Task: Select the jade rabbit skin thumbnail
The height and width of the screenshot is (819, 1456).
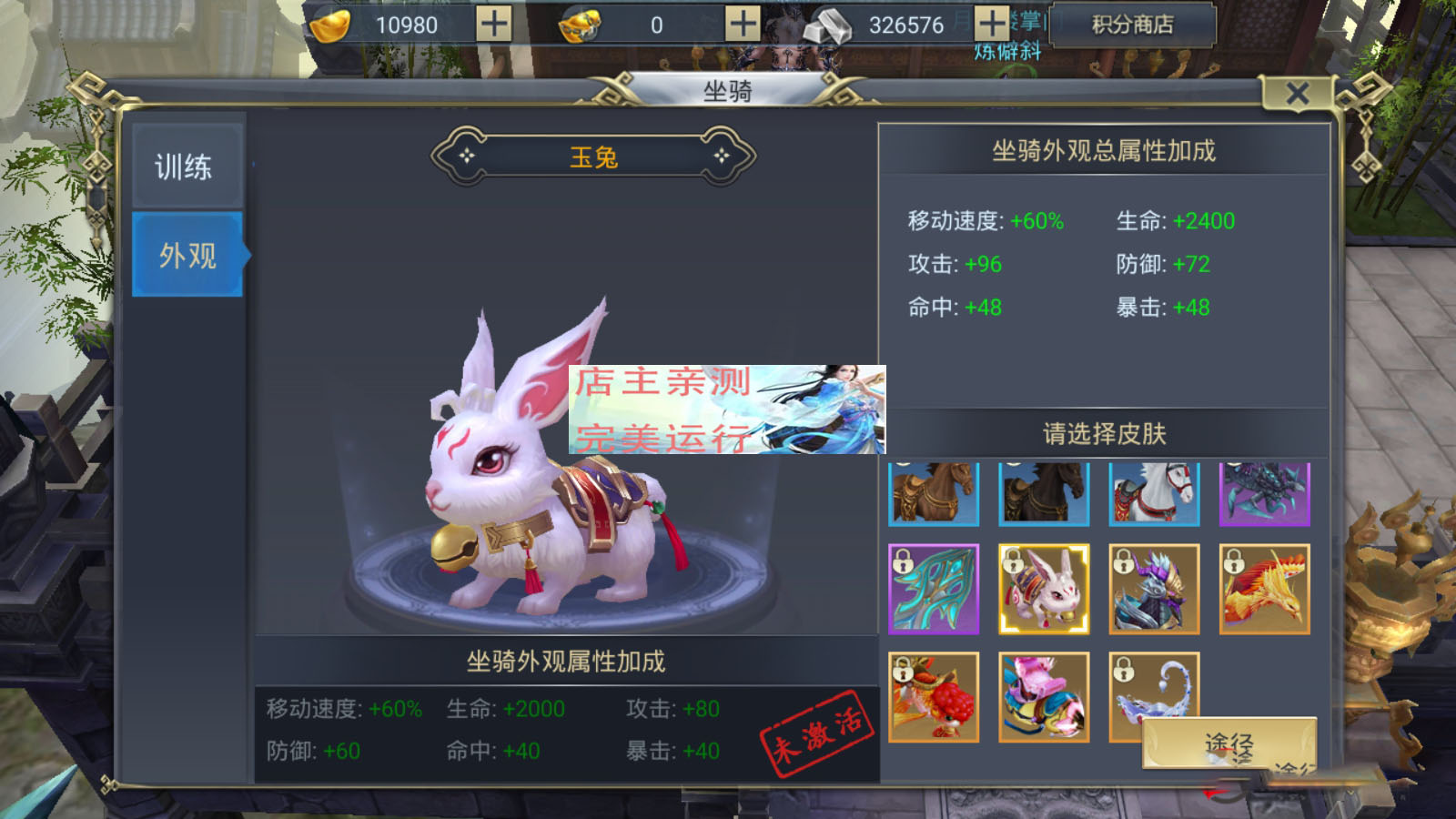Action: (x=1044, y=590)
